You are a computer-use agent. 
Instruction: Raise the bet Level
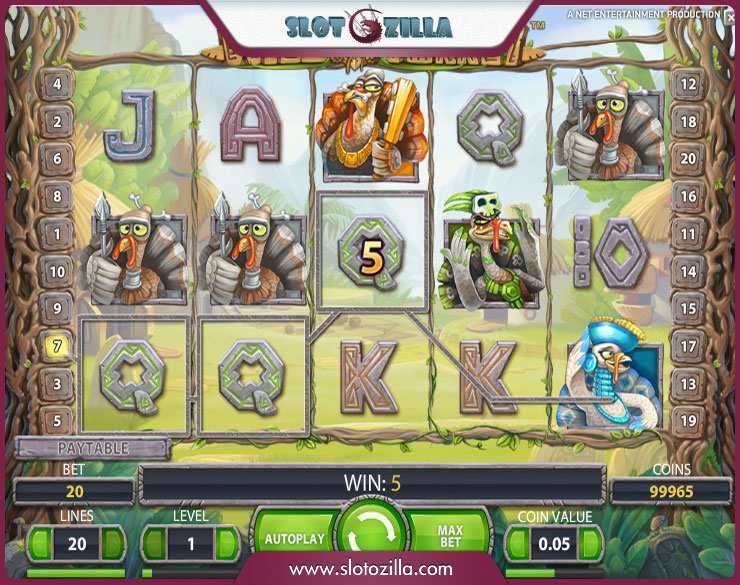tap(229, 543)
